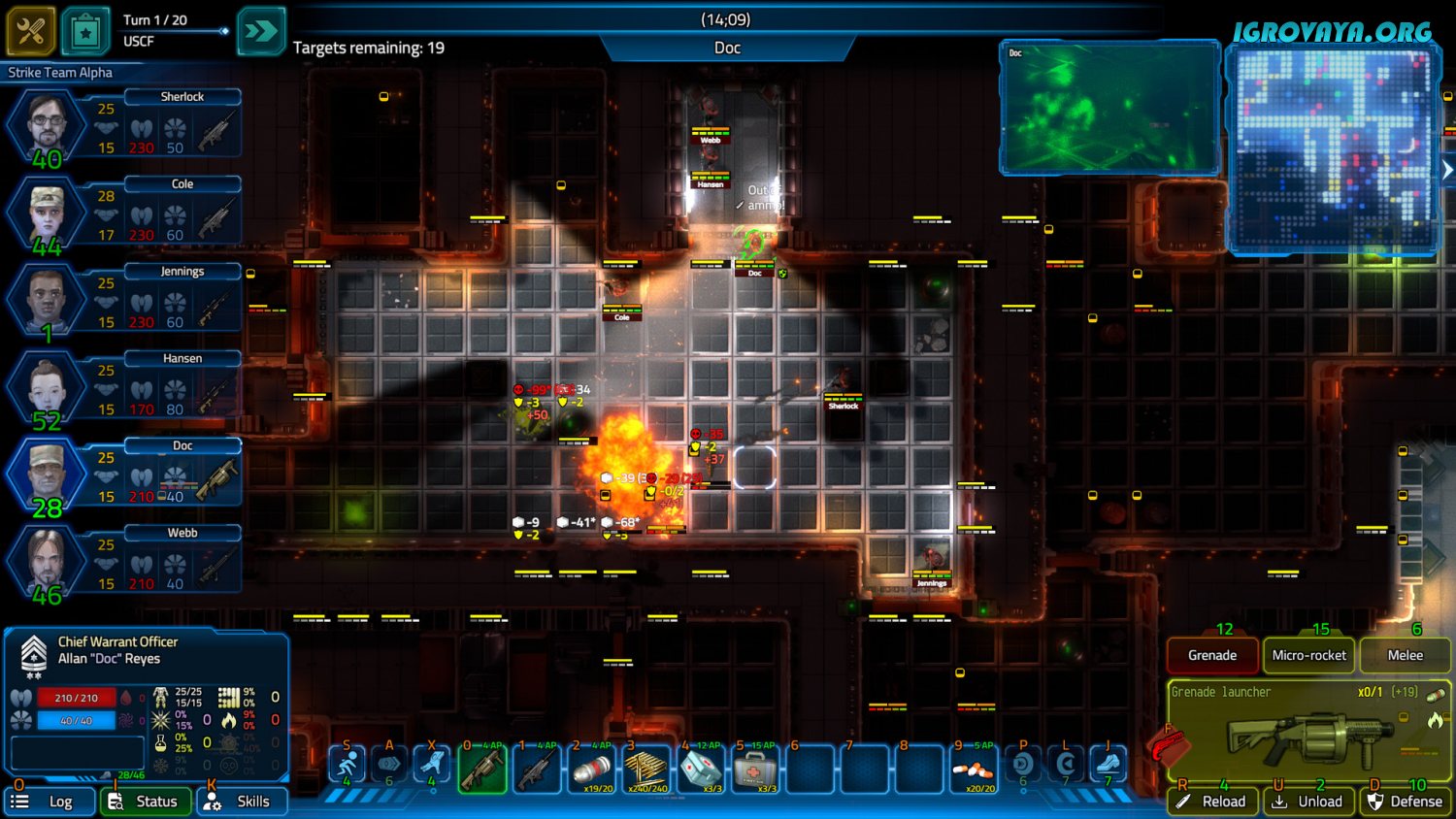Select Webb's portrait in squad list
The width and height of the screenshot is (1456, 819).
tap(47, 562)
